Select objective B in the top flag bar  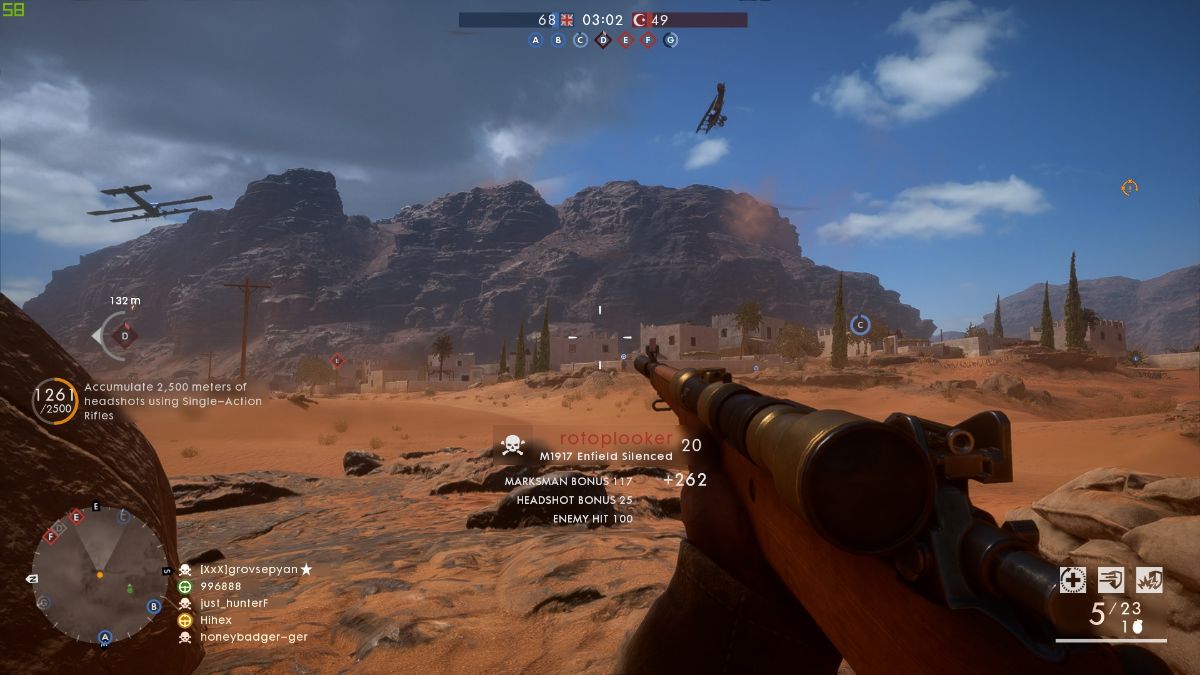click(x=558, y=40)
